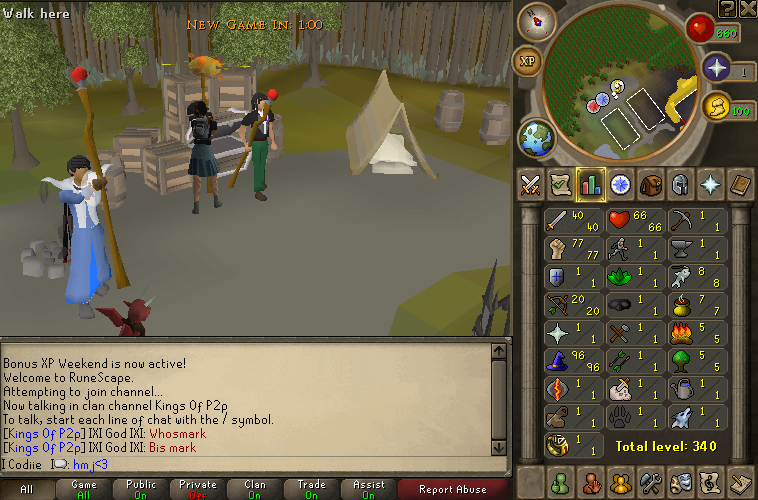Report Abuse button in chat bar
The width and height of the screenshot is (758, 500).
pyautogui.click(x=453, y=489)
